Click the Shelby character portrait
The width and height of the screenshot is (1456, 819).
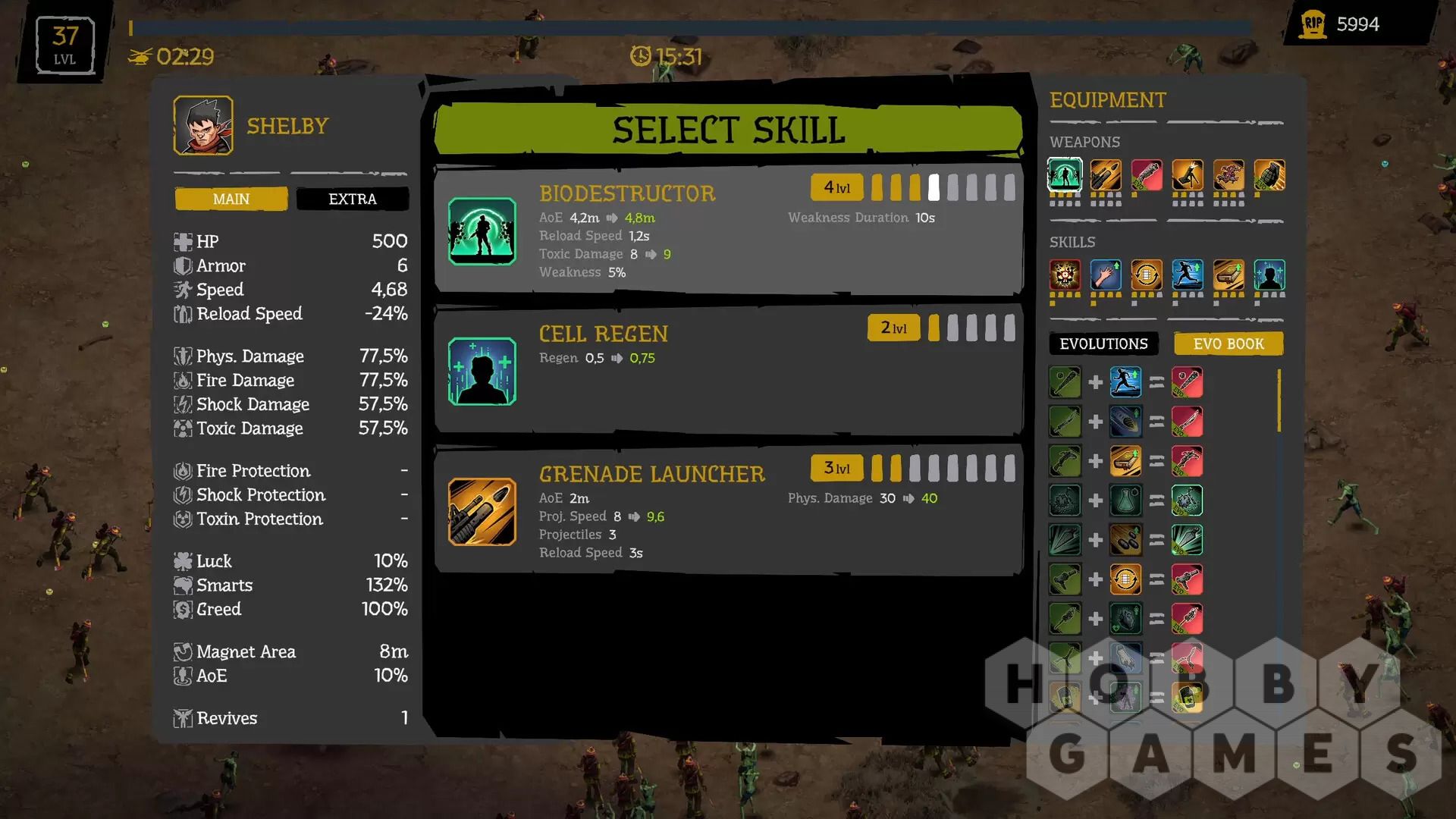(x=203, y=126)
